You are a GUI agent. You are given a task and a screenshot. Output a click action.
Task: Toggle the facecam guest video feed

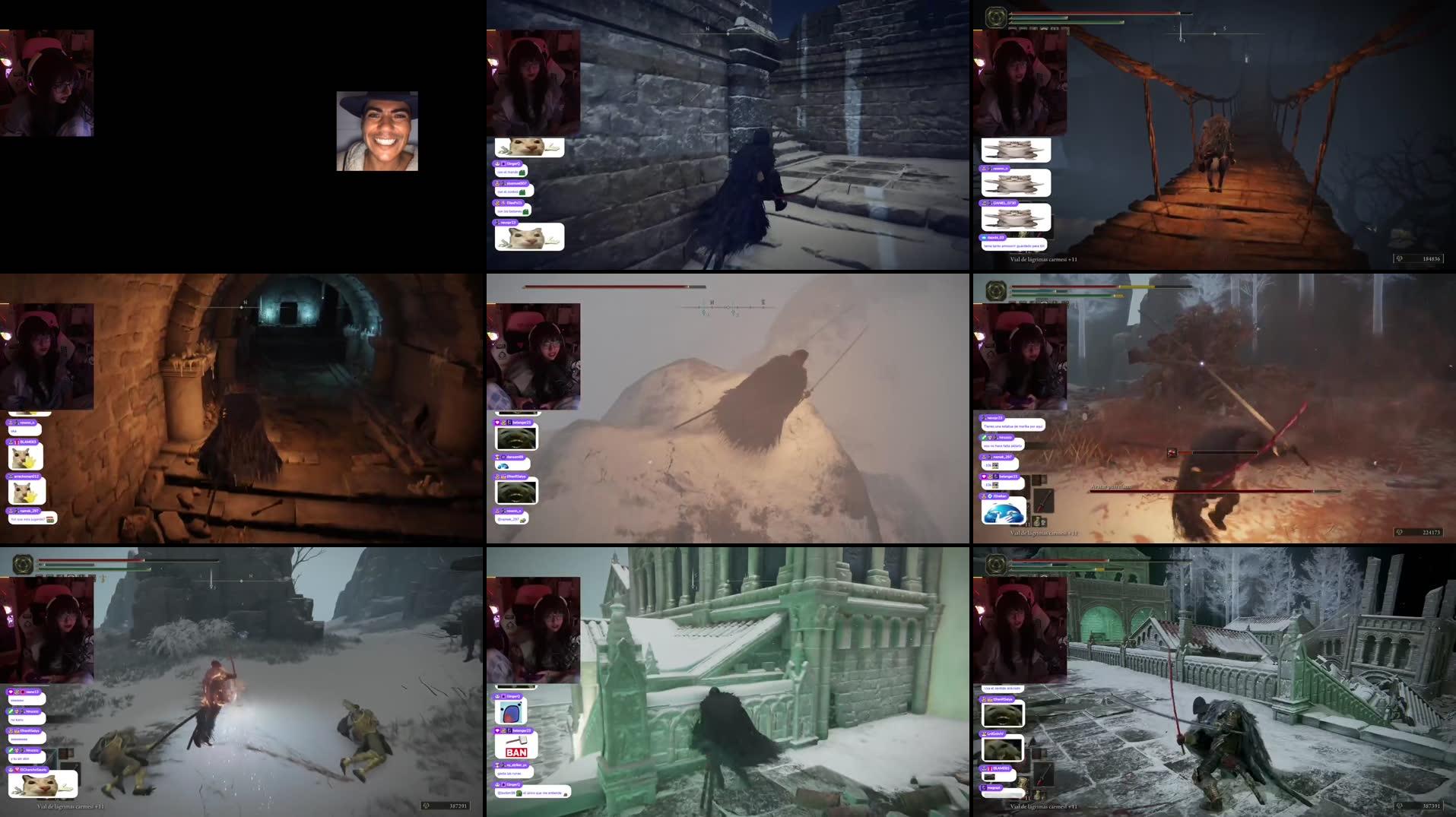tap(376, 133)
